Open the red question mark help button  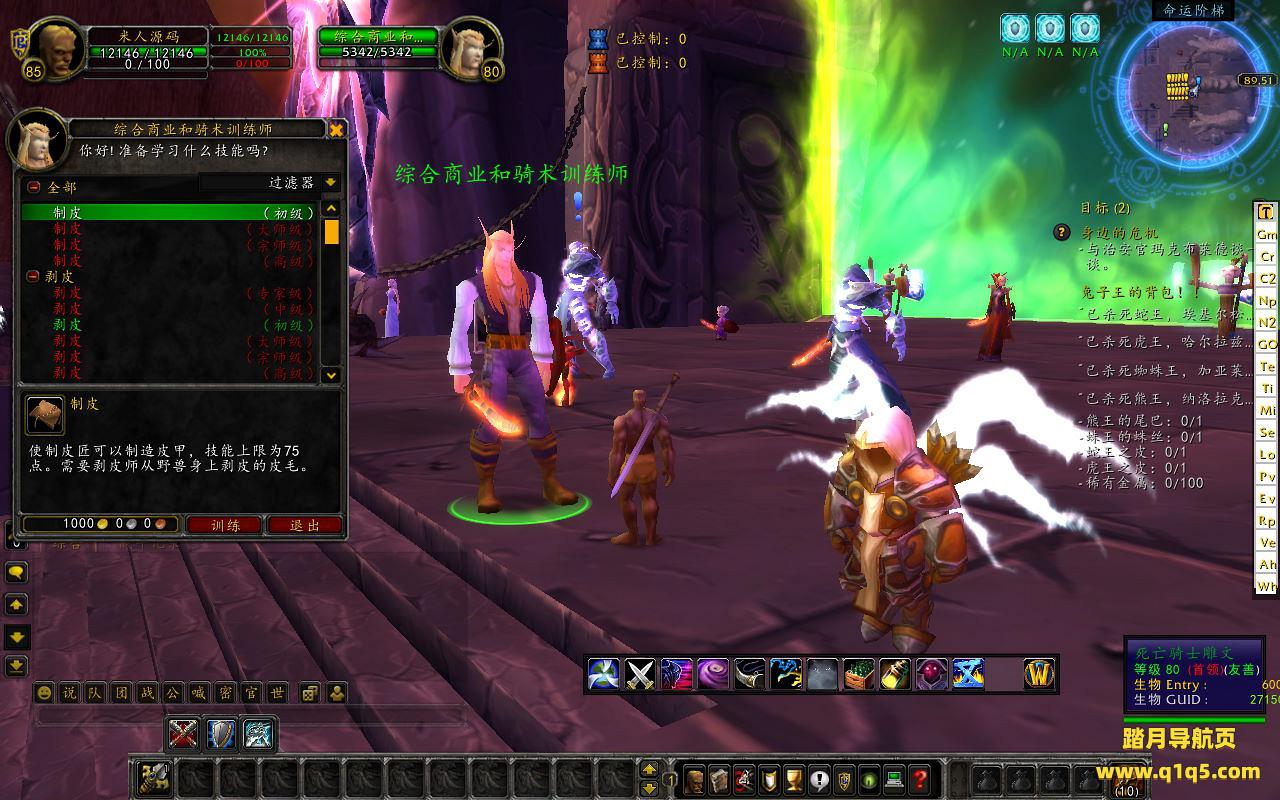[x=921, y=778]
